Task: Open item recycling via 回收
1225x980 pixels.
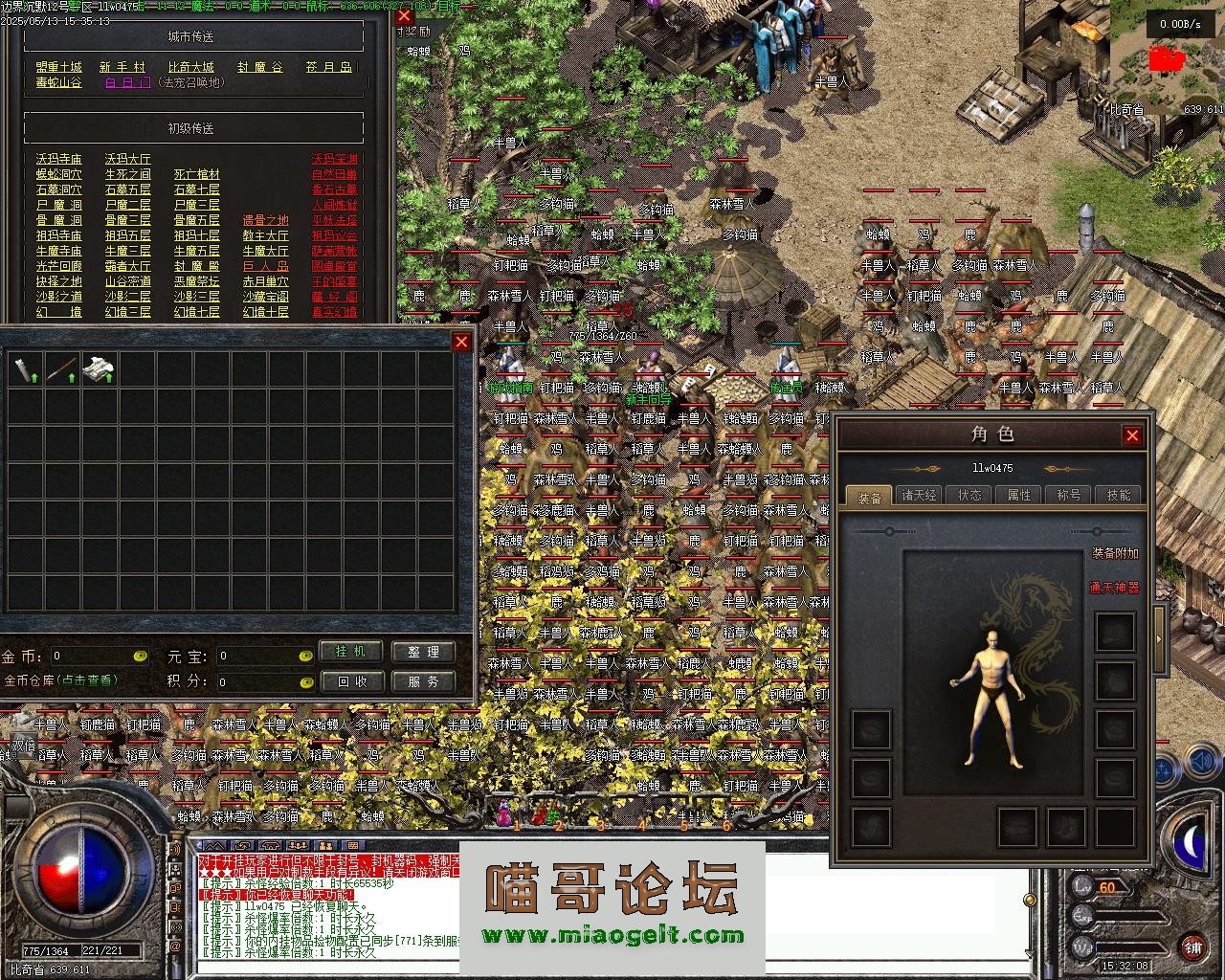Action: (350, 681)
